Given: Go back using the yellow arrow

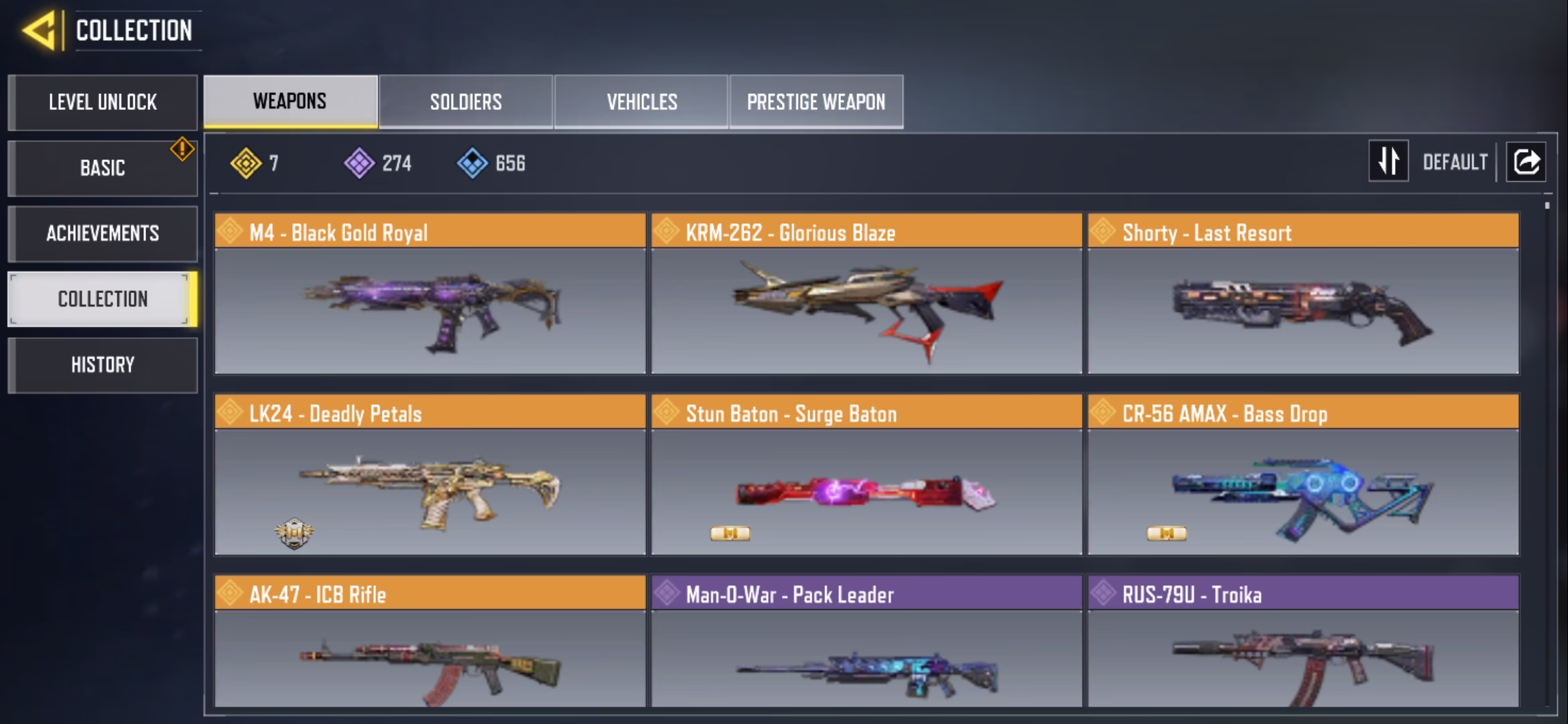Looking at the screenshot, I should (39, 31).
